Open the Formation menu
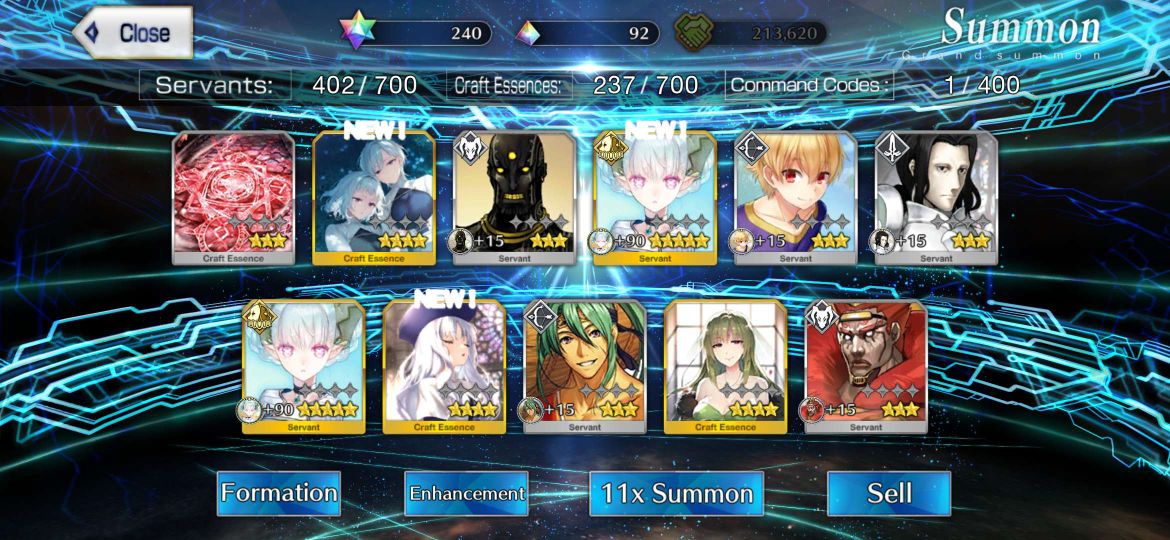The height and width of the screenshot is (540, 1170). 278,493
